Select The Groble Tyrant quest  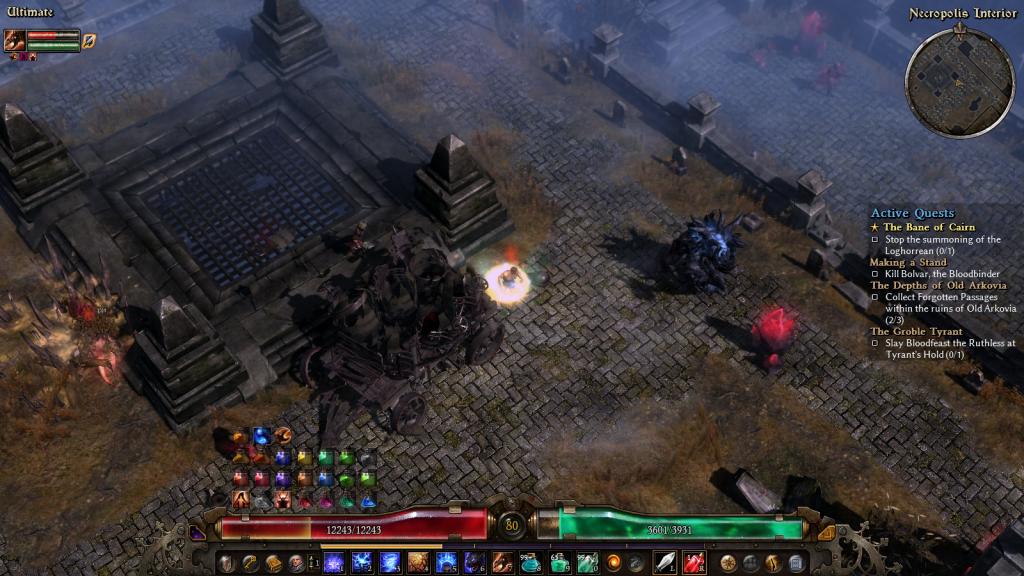[916, 331]
